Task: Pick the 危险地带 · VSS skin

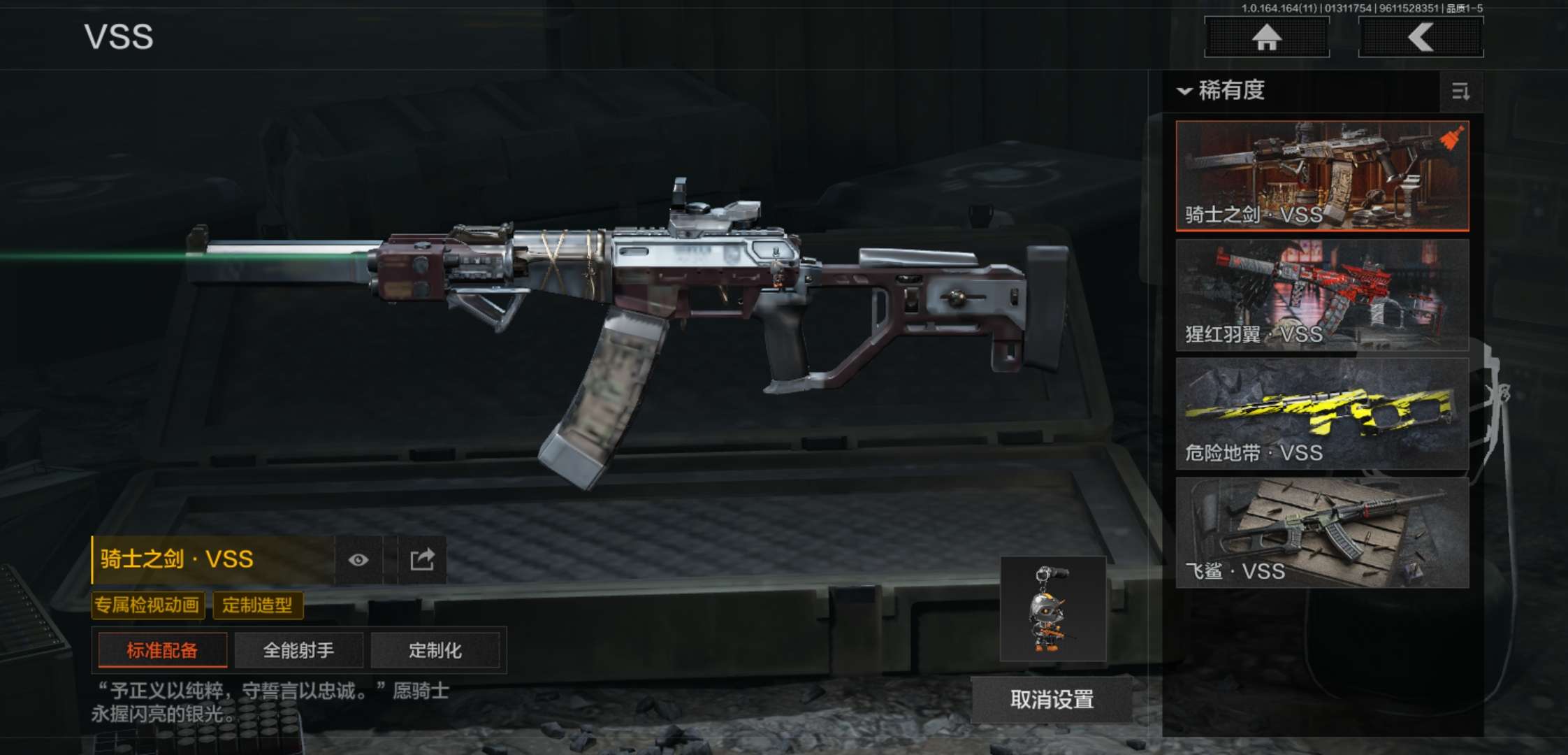Action: click(x=1322, y=413)
